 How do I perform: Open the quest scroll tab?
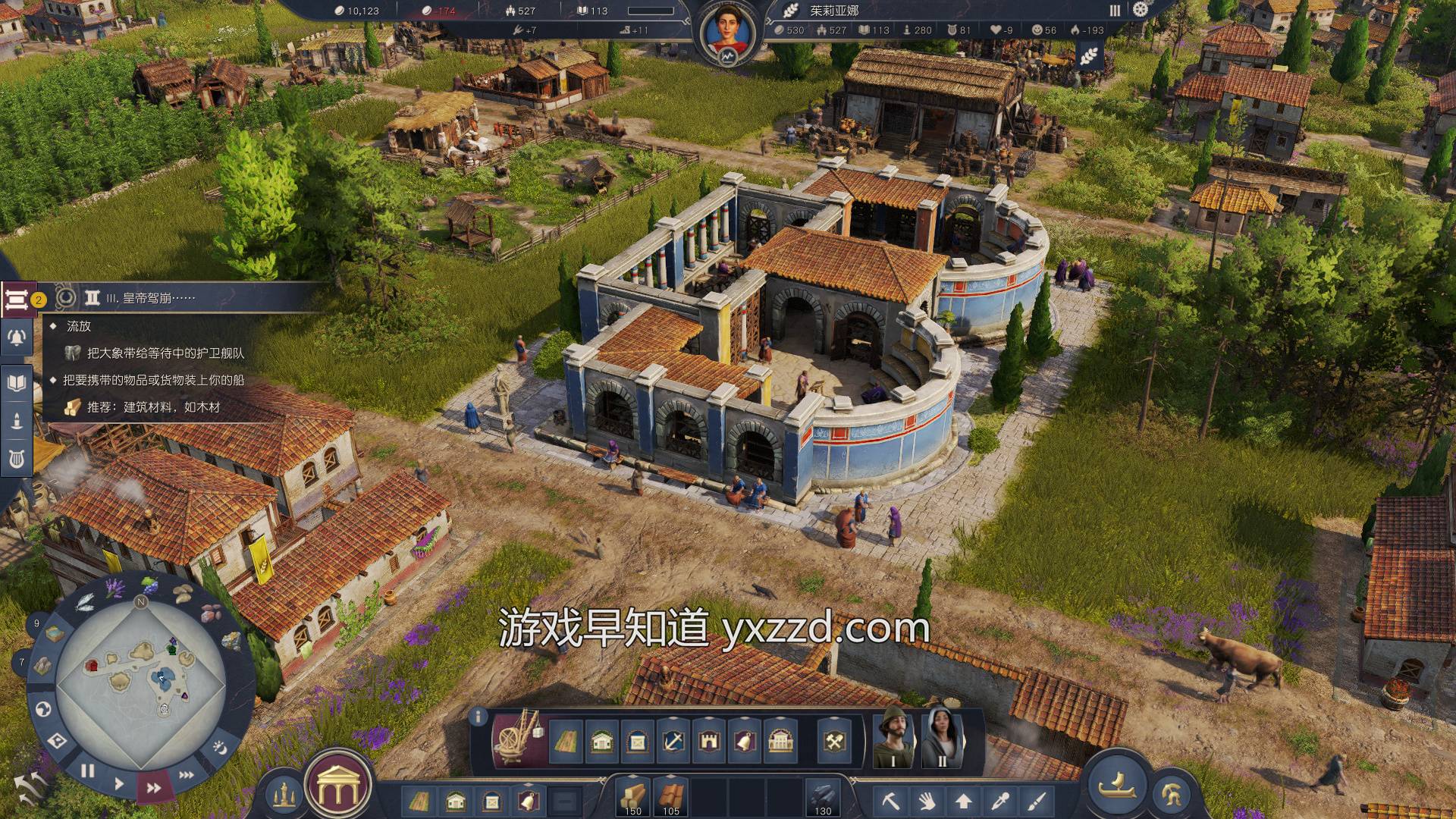(x=15, y=300)
